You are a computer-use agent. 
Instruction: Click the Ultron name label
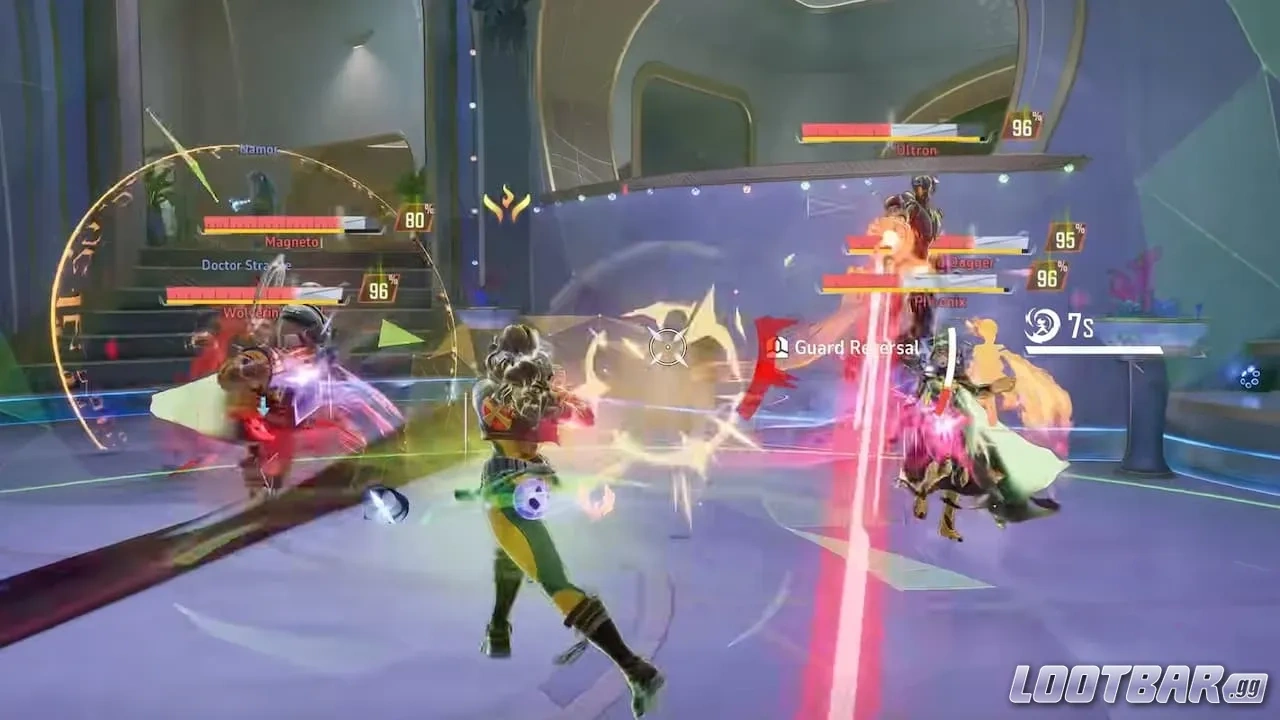click(918, 150)
